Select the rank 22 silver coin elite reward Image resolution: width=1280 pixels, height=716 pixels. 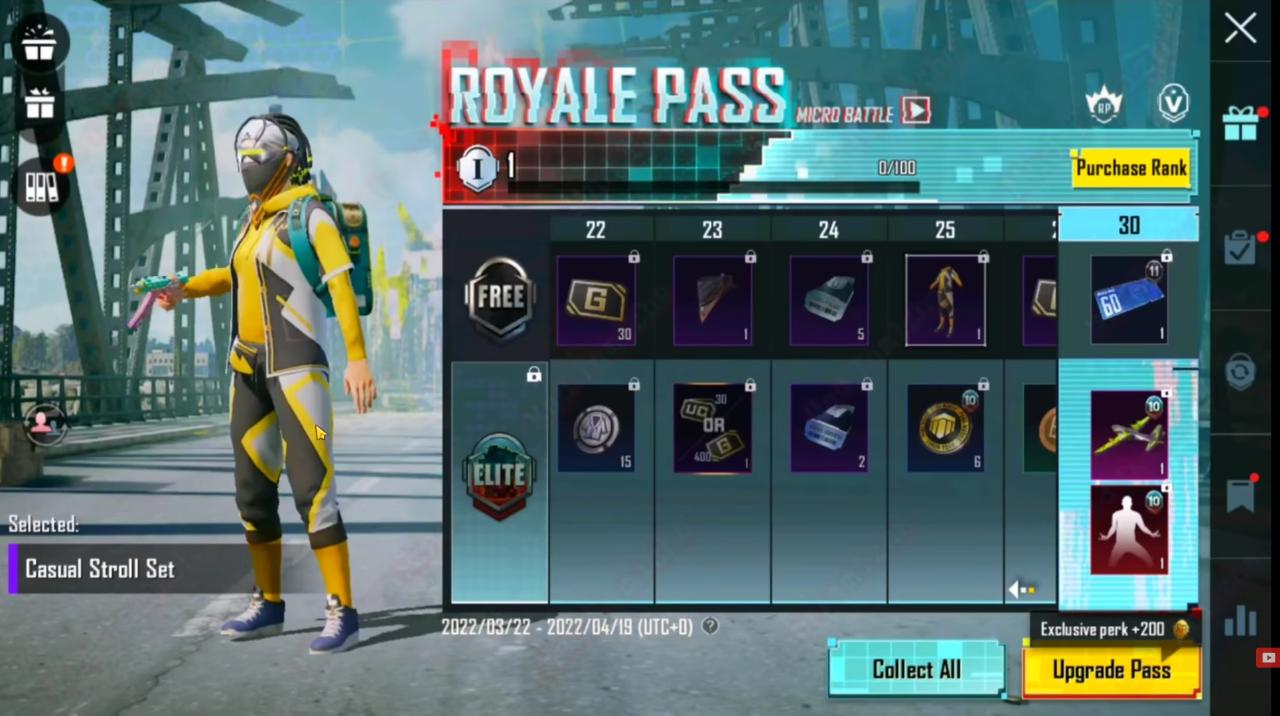pyautogui.click(x=595, y=428)
